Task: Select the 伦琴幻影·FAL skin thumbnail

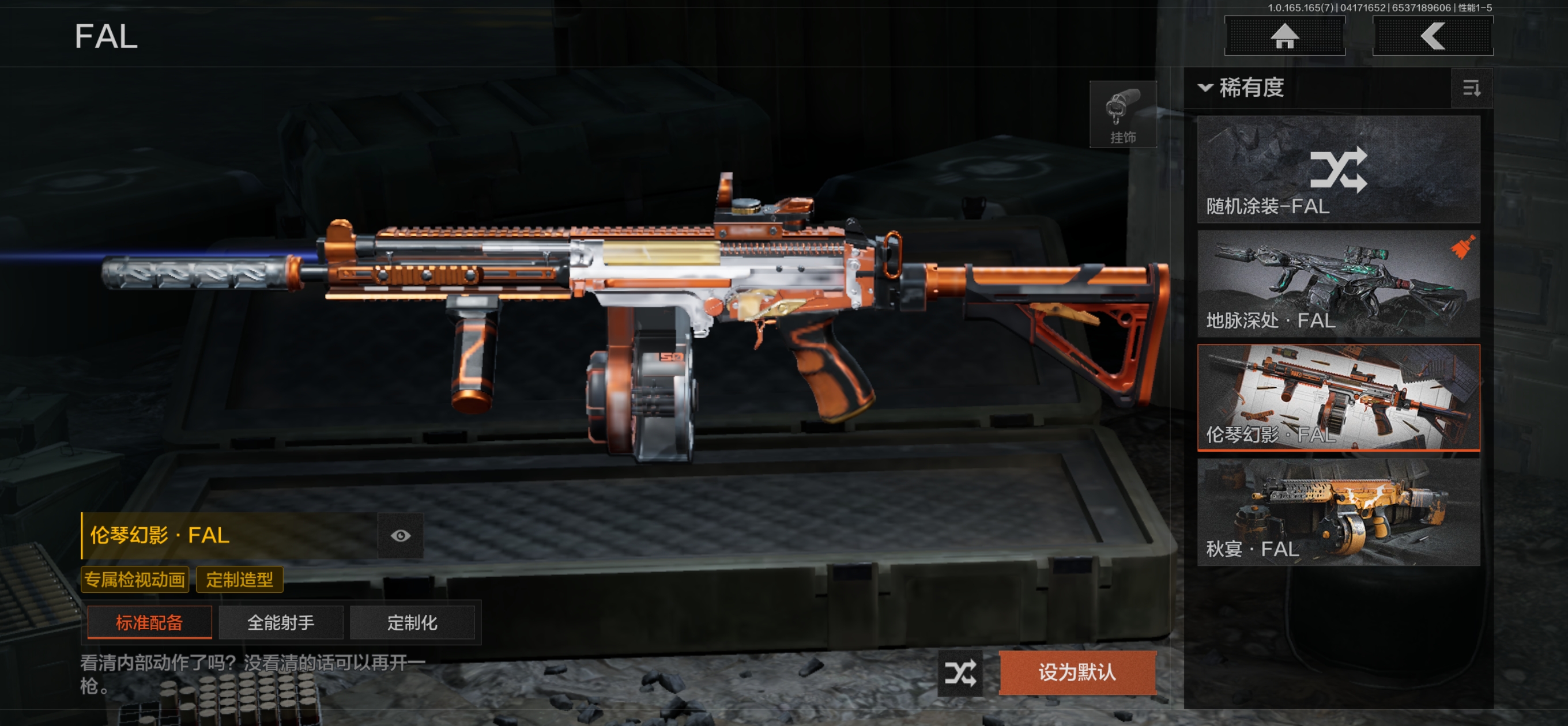Action: [1338, 398]
